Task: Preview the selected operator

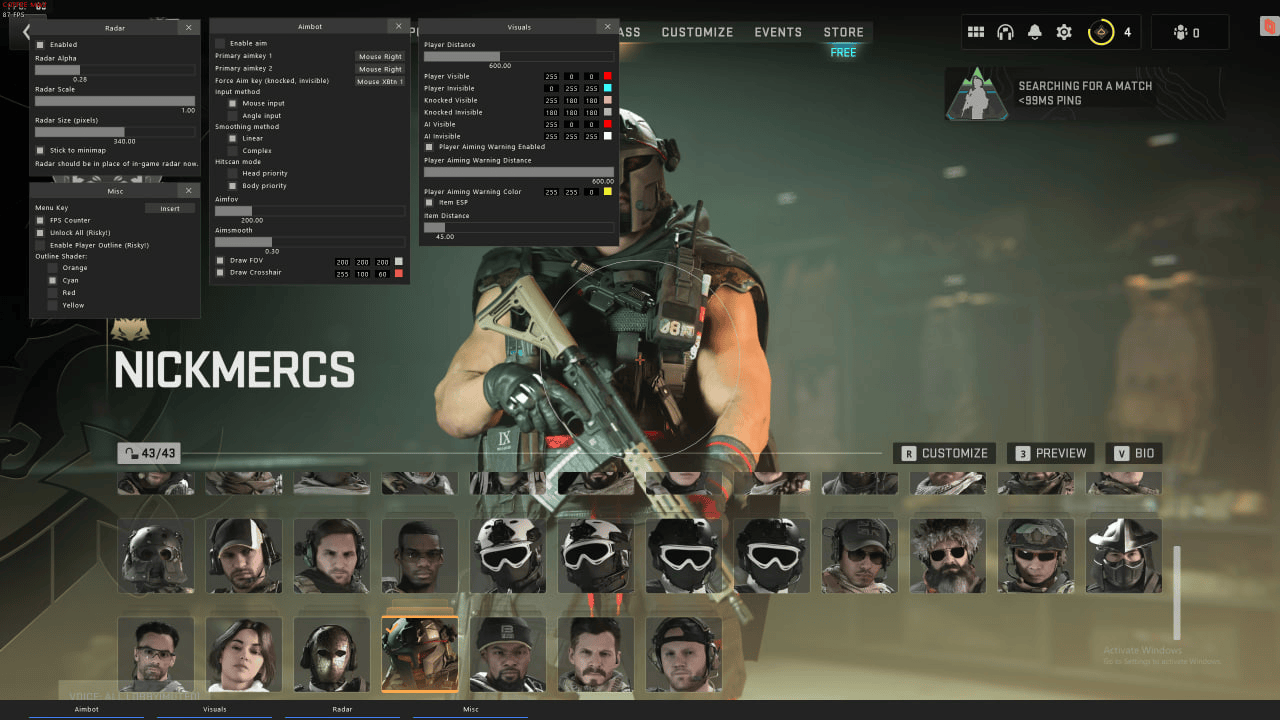Action: coord(1050,453)
